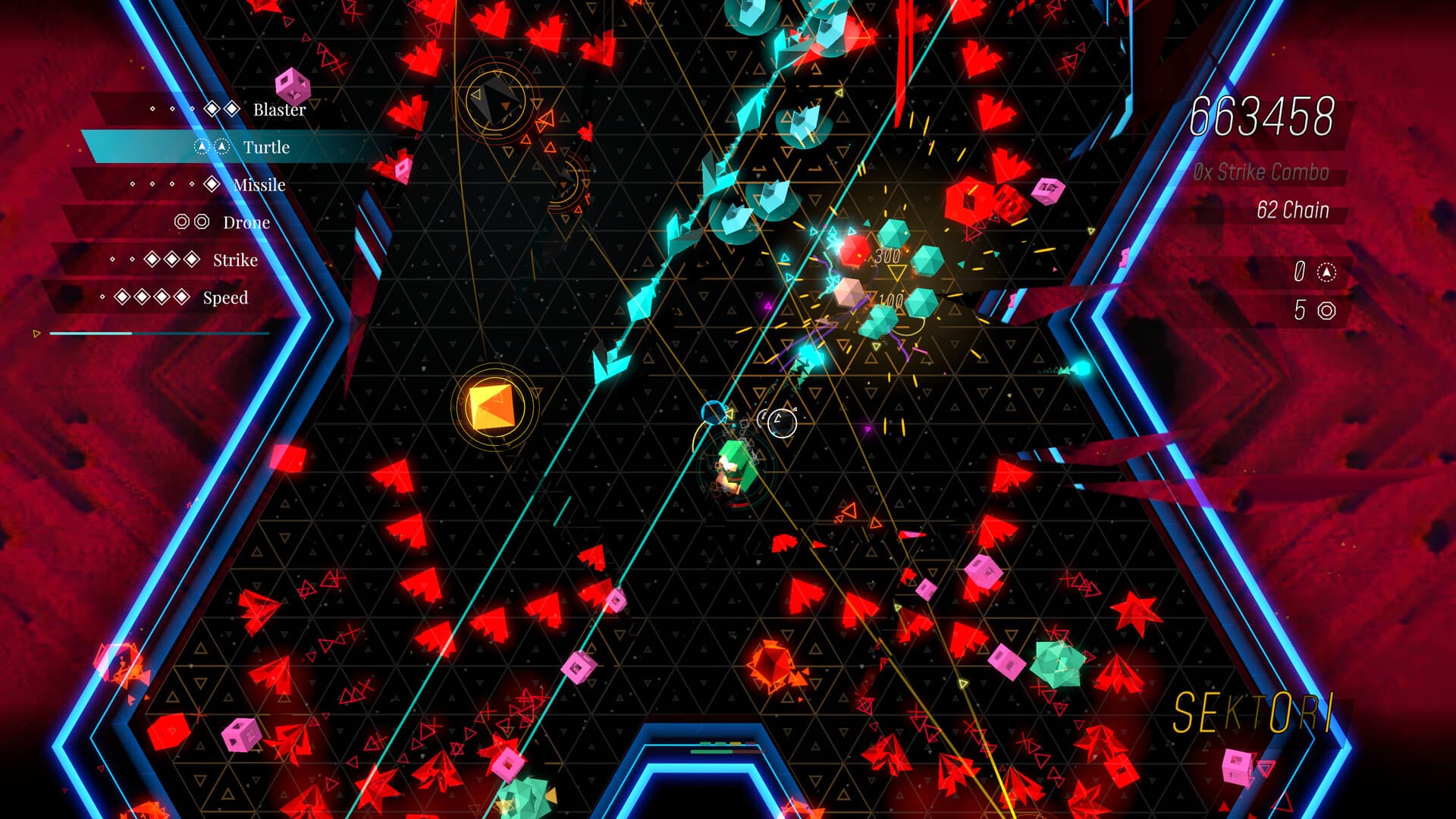The width and height of the screenshot is (1456, 819).
Task: Select the 0x Strike Combo label
Action: tap(1262, 171)
